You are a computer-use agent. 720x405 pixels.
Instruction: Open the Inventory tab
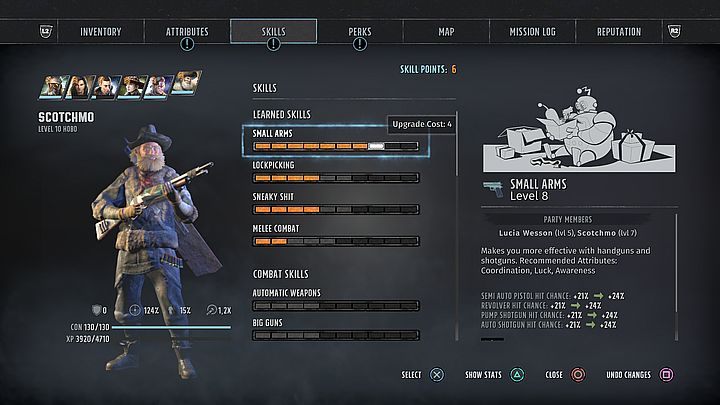100,32
